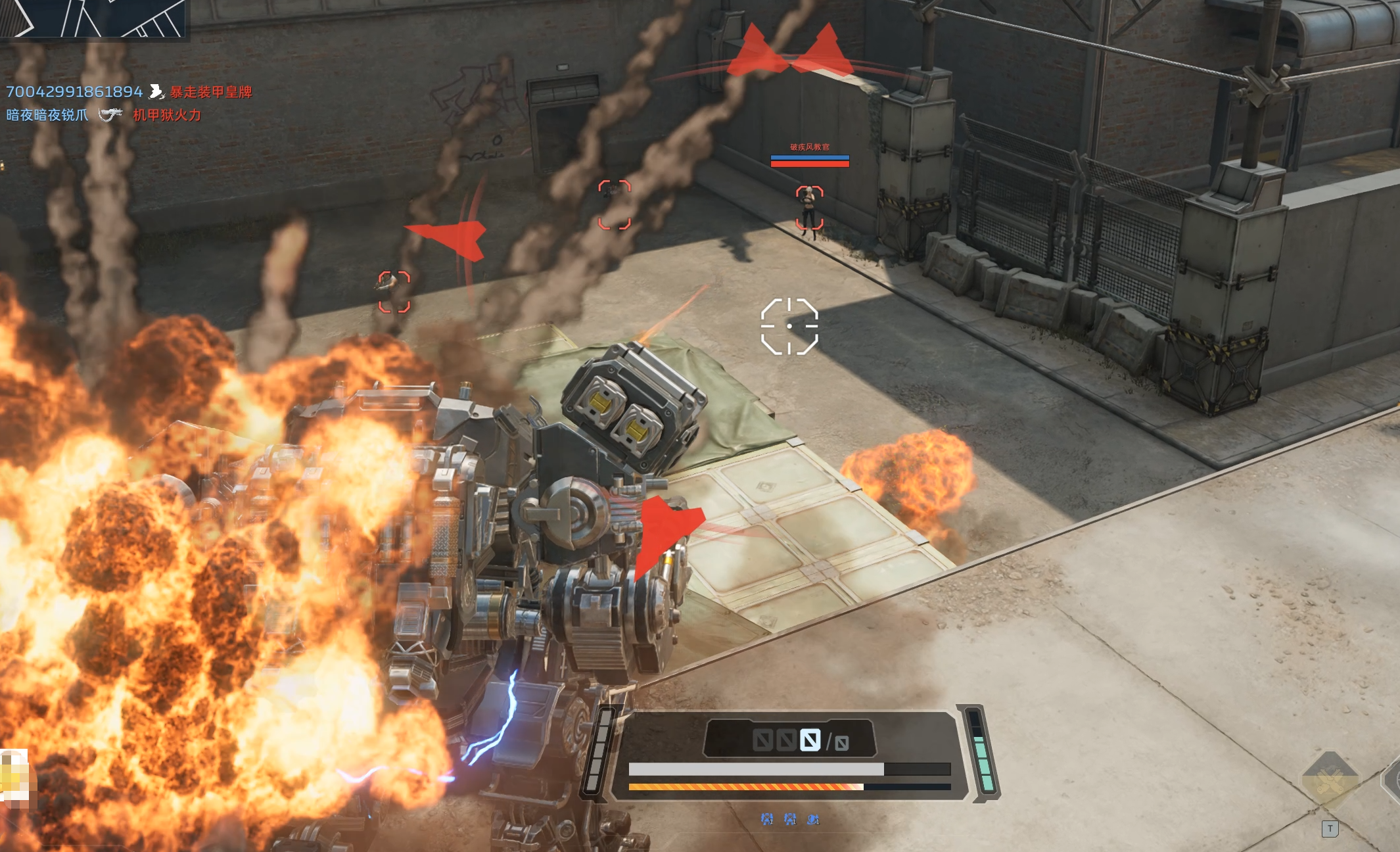
Task: Select the blue shield buff icon
Action: click(813, 819)
